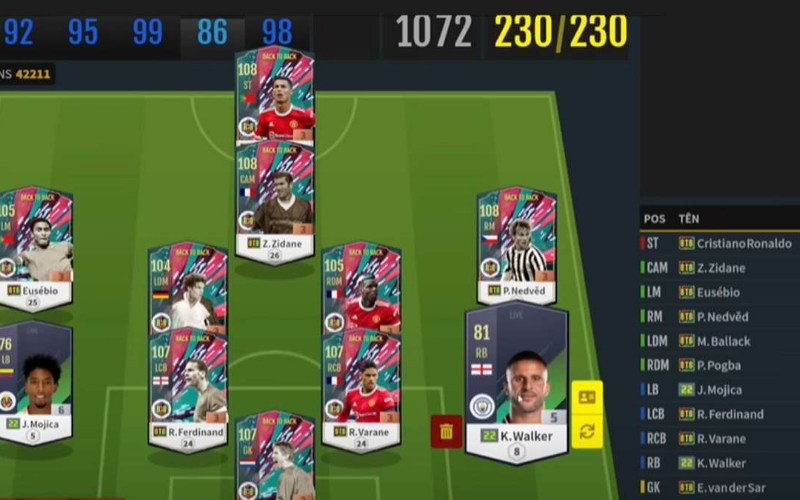The width and height of the screenshot is (800, 500).
Task: Choose P. Nedvěd's RM card on the pitch
Action: pyautogui.click(x=516, y=245)
